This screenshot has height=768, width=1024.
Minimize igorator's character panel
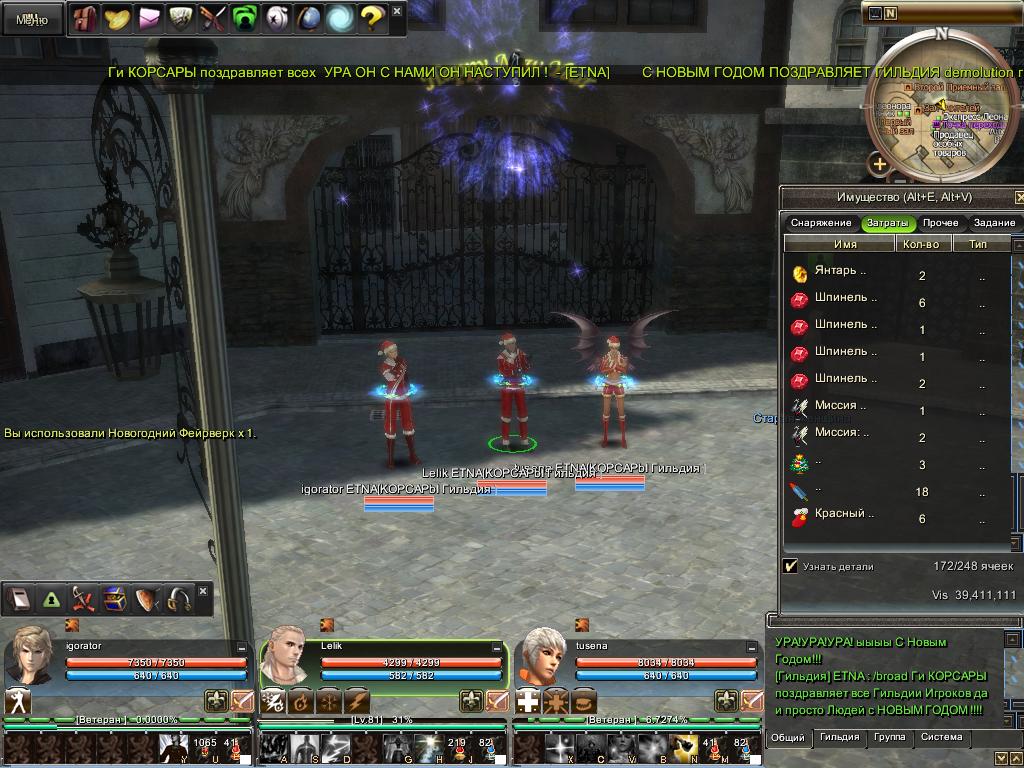click(242, 648)
